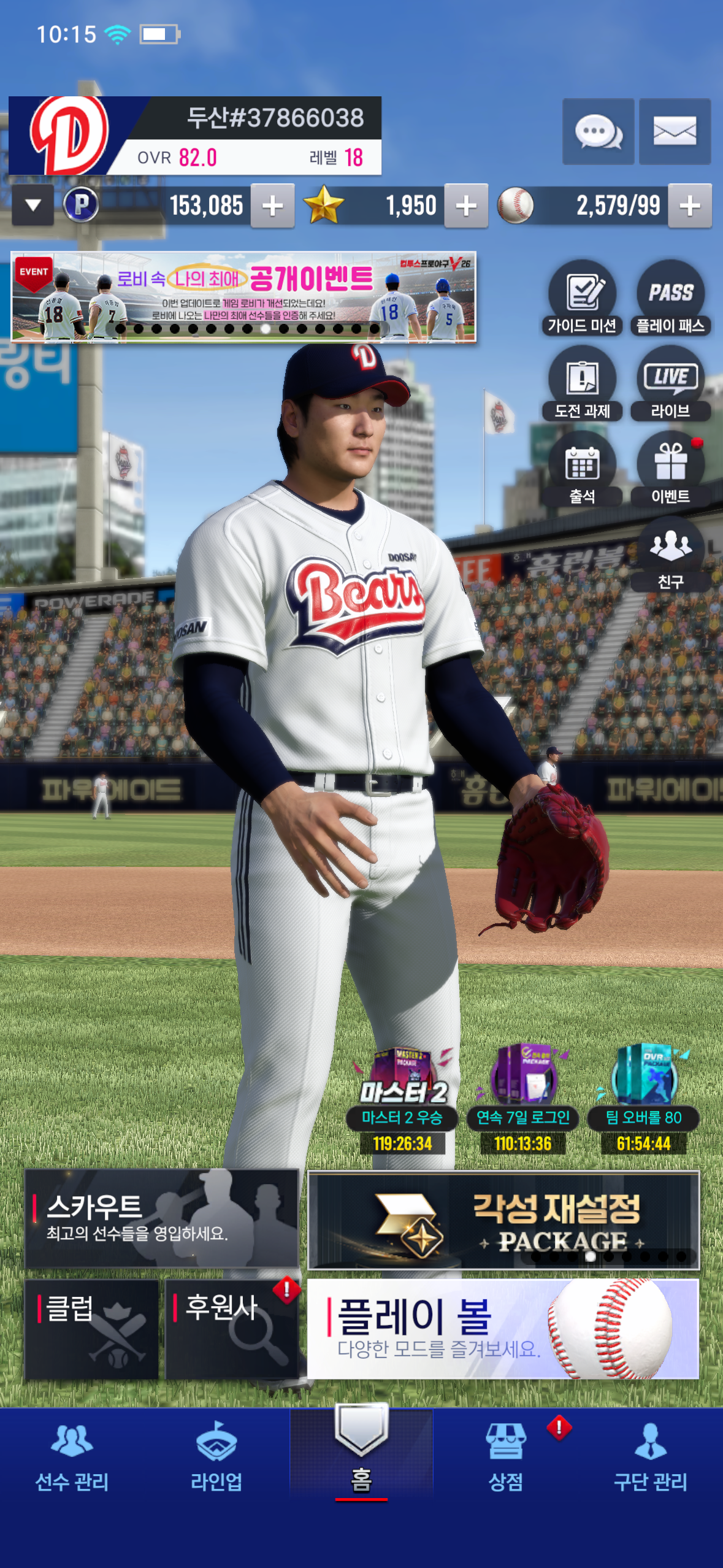Add more star currency with plus button

click(466, 206)
